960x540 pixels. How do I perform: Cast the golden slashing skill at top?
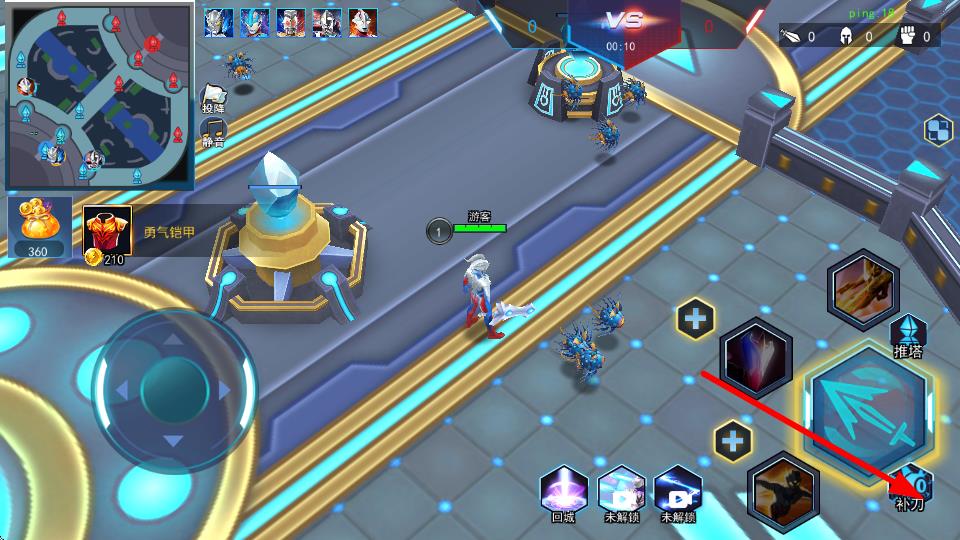(863, 289)
